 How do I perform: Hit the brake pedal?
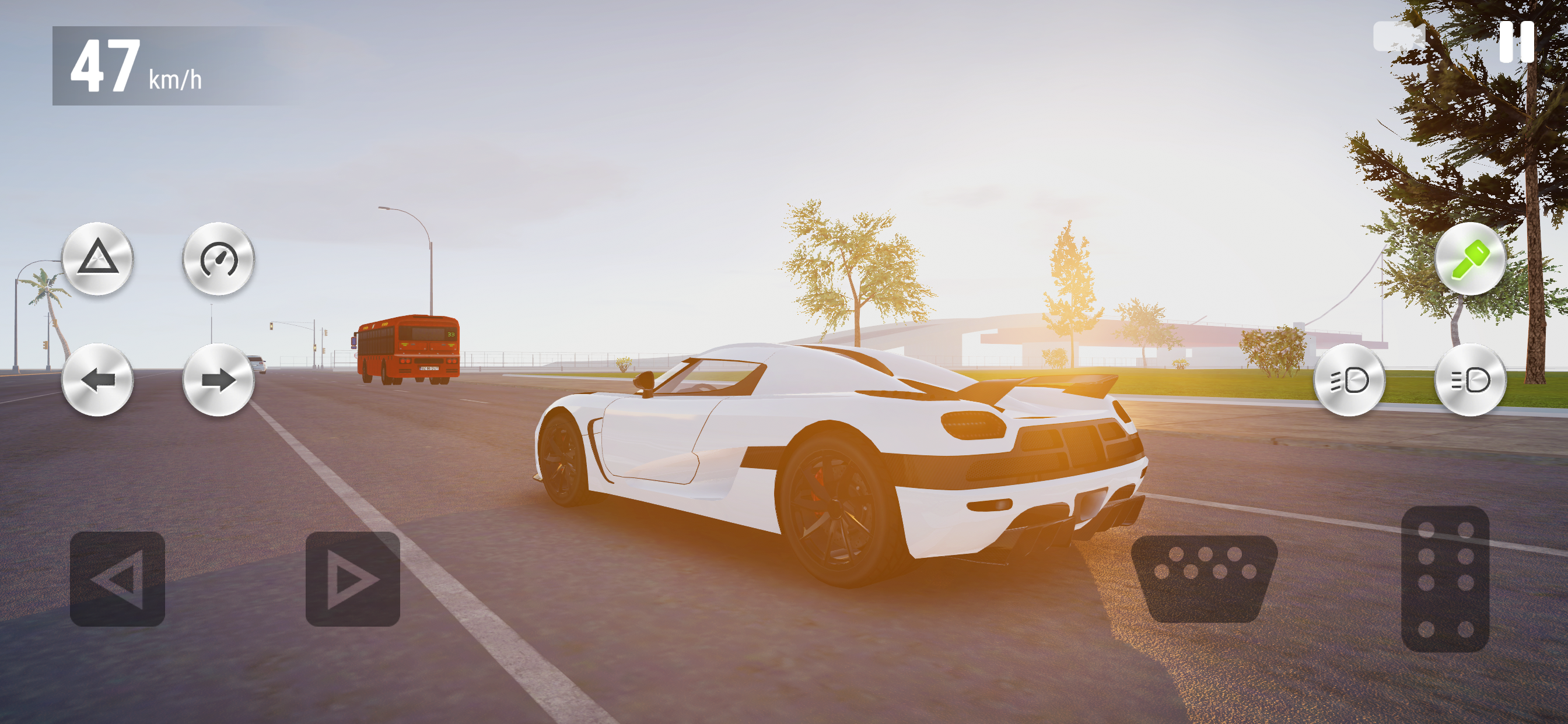point(1203,578)
